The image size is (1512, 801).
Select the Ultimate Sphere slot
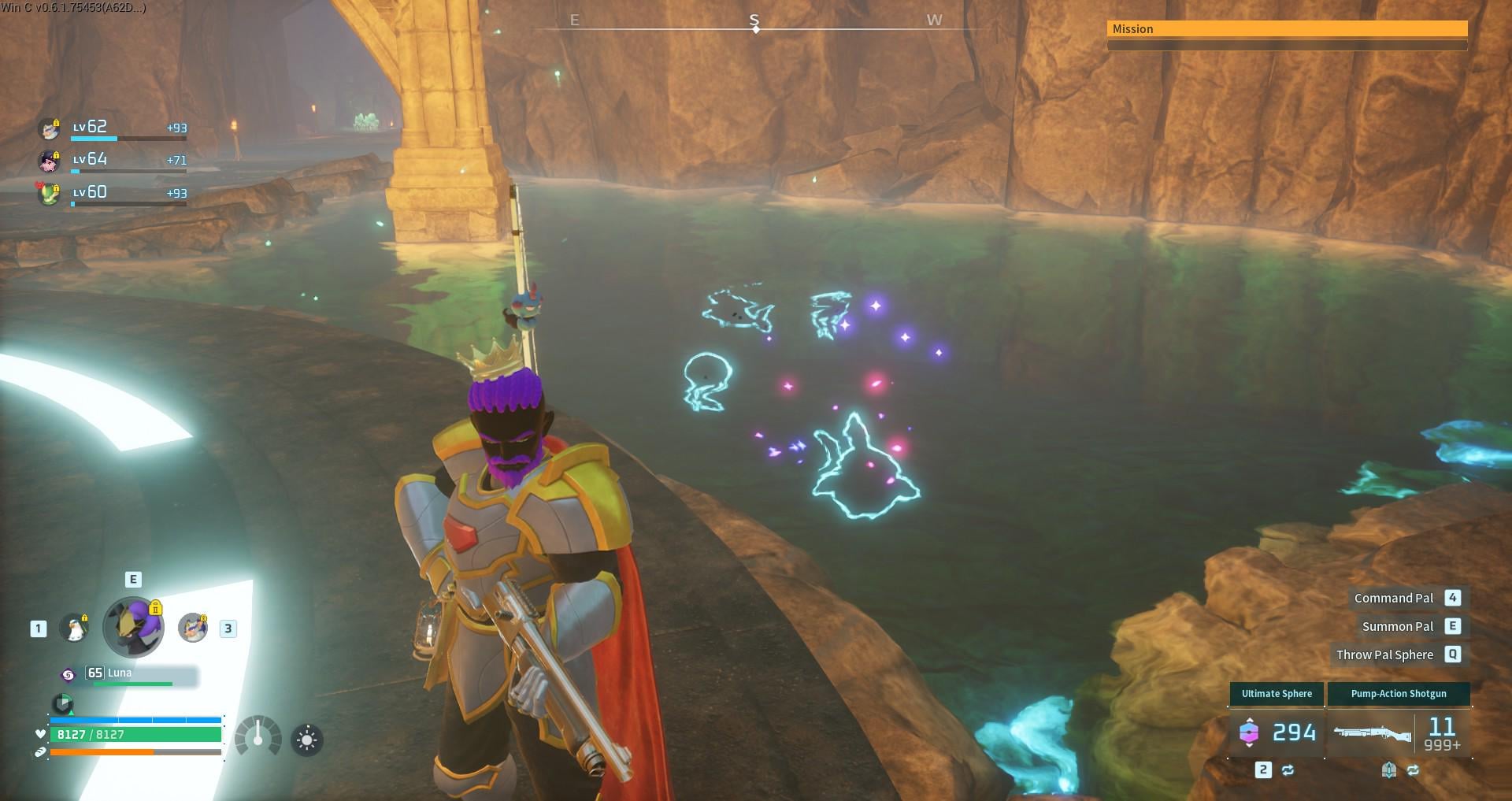tap(1277, 732)
